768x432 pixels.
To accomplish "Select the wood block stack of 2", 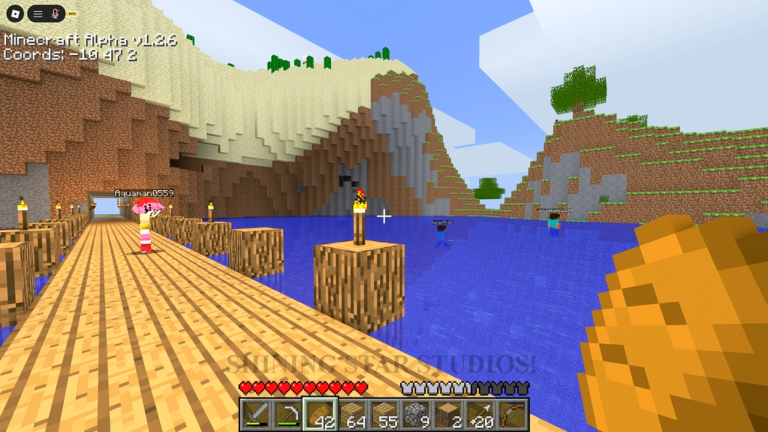I will (x=448, y=415).
